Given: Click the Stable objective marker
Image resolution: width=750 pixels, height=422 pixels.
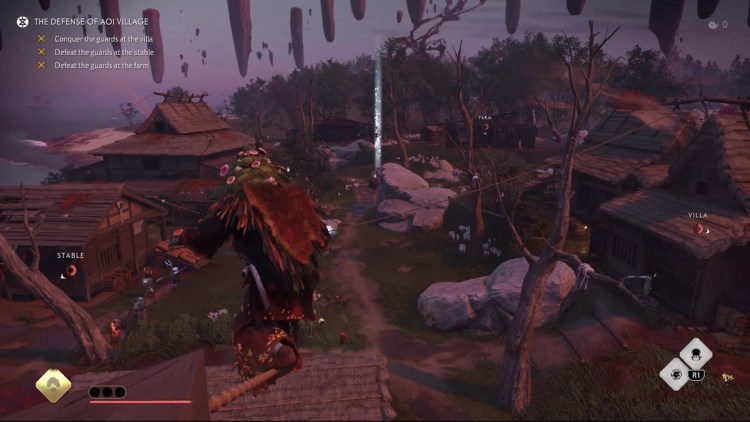Looking at the screenshot, I should 68,270.
